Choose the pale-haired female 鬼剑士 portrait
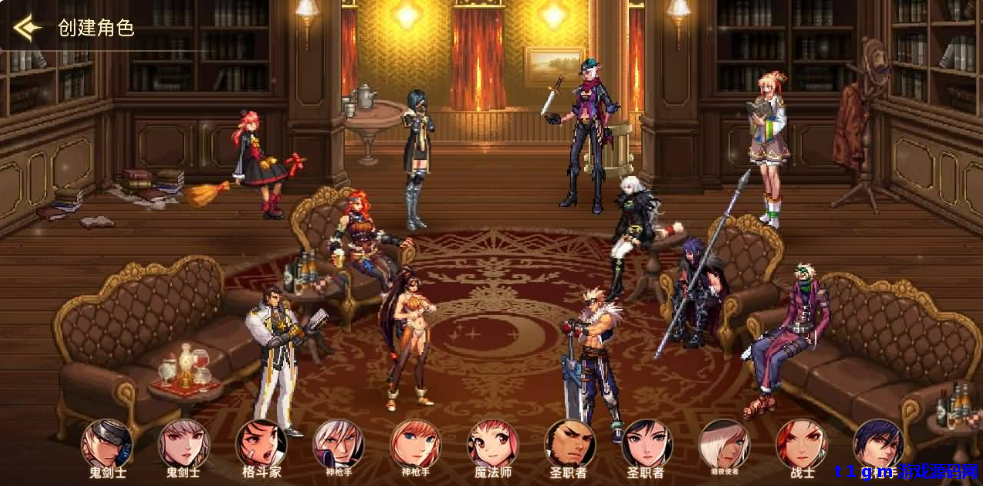The height and width of the screenshot is (486, 983). 183,443
